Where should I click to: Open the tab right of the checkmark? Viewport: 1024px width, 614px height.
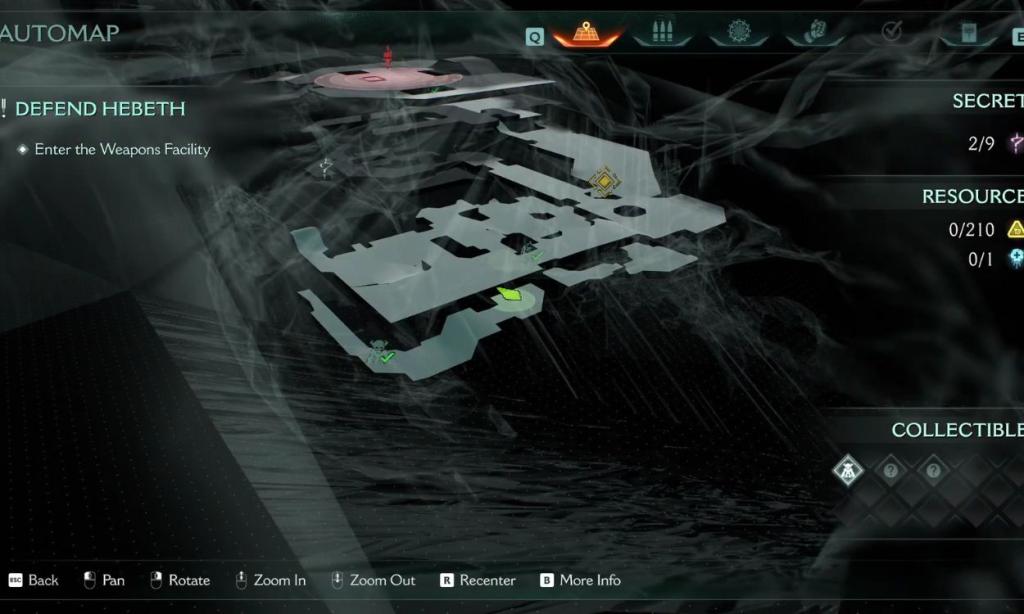pos(967,35)
